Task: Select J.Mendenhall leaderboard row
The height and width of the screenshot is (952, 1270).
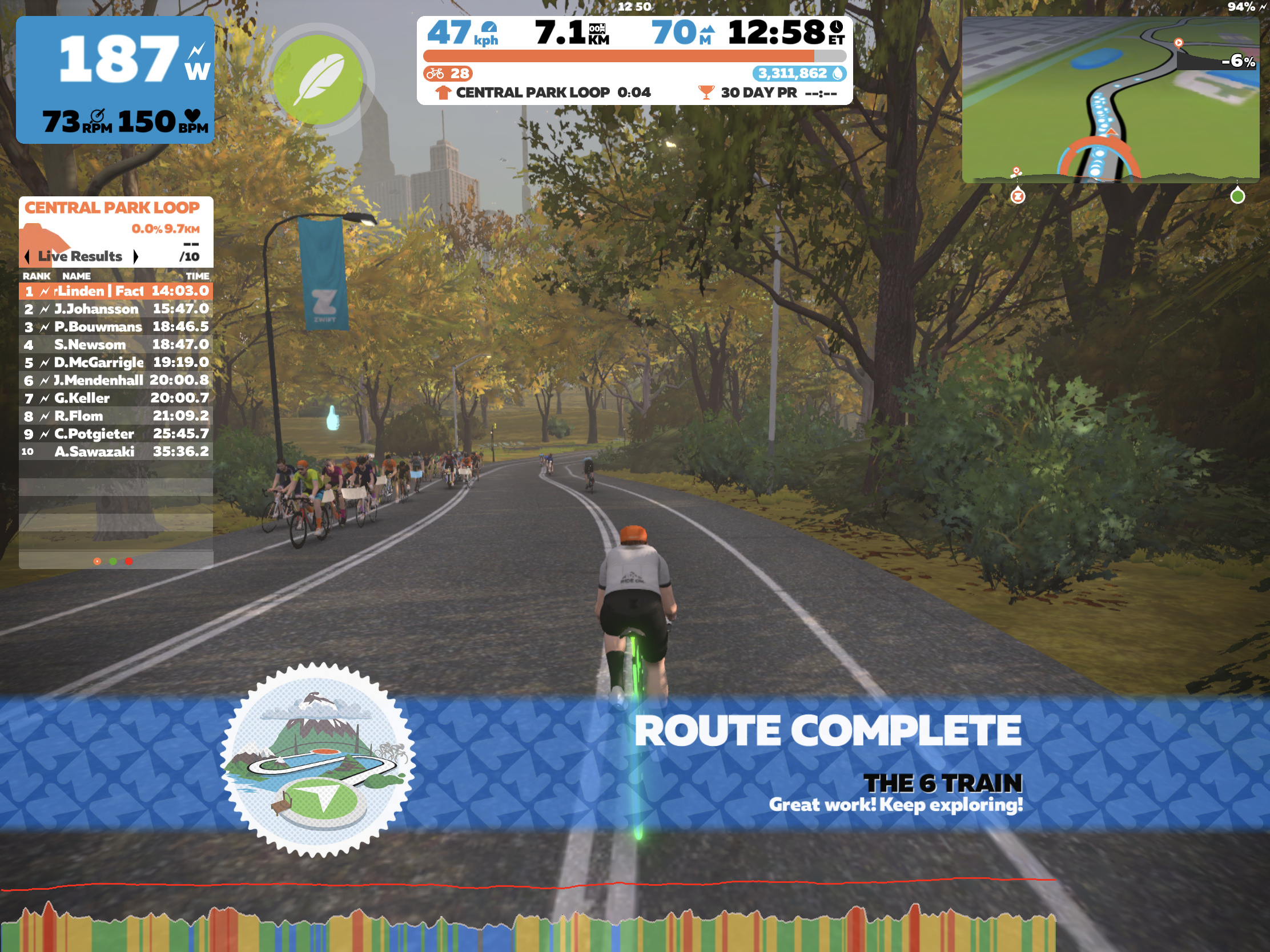Action: pyautogui.click(x=115, y=380)
